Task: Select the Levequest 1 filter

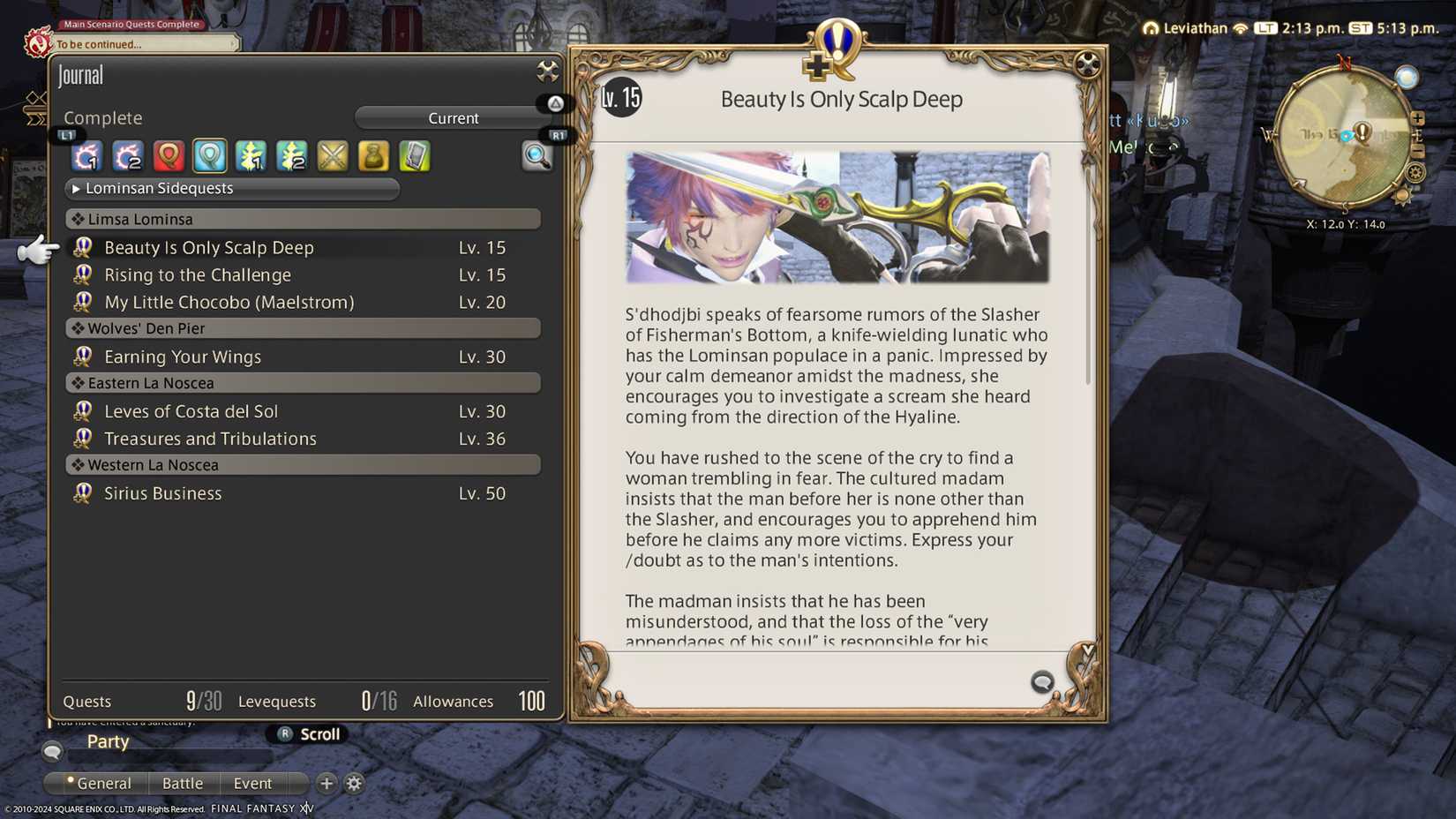Action: pyautogui.click(x=251, y=156)
